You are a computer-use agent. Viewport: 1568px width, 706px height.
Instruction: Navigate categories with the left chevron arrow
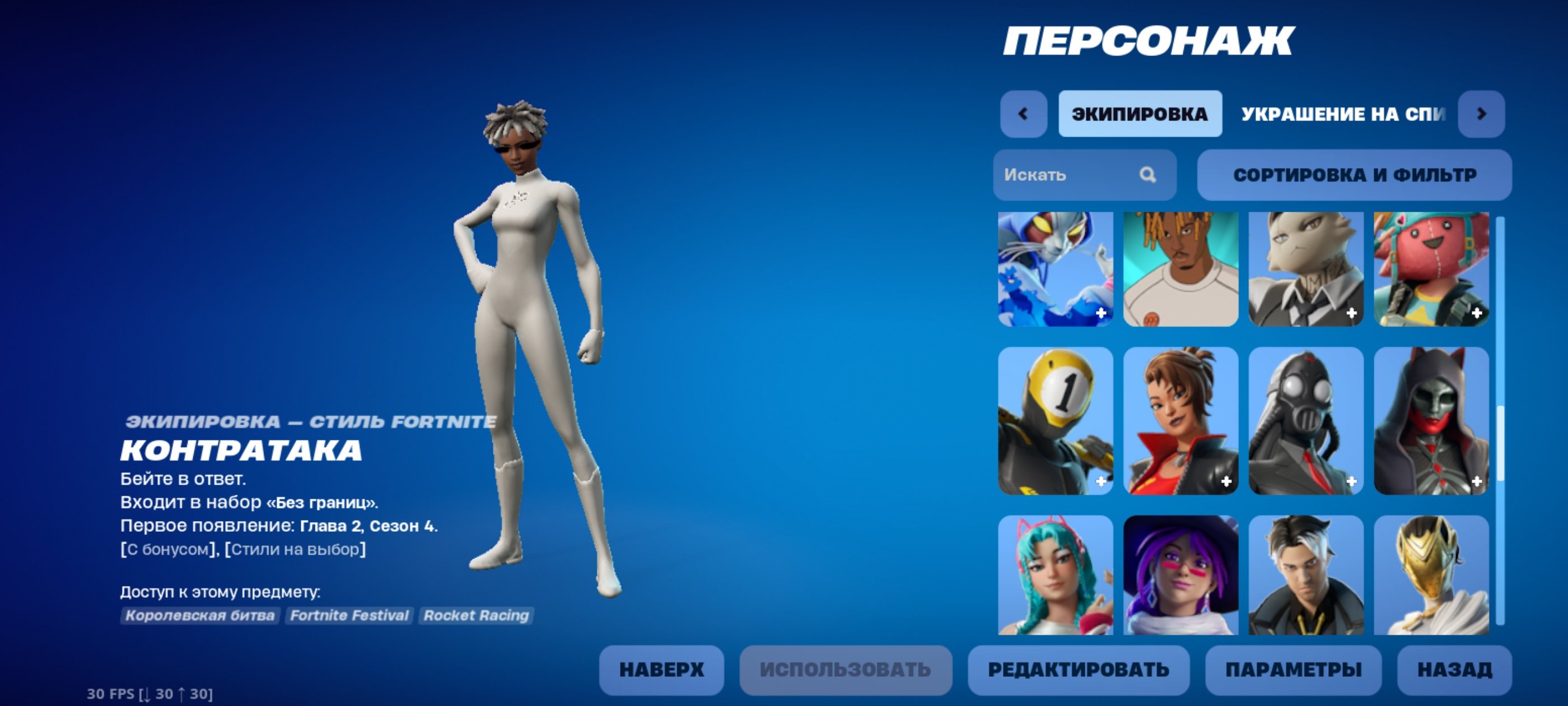pyautogui.click(x=1023, y=113)
